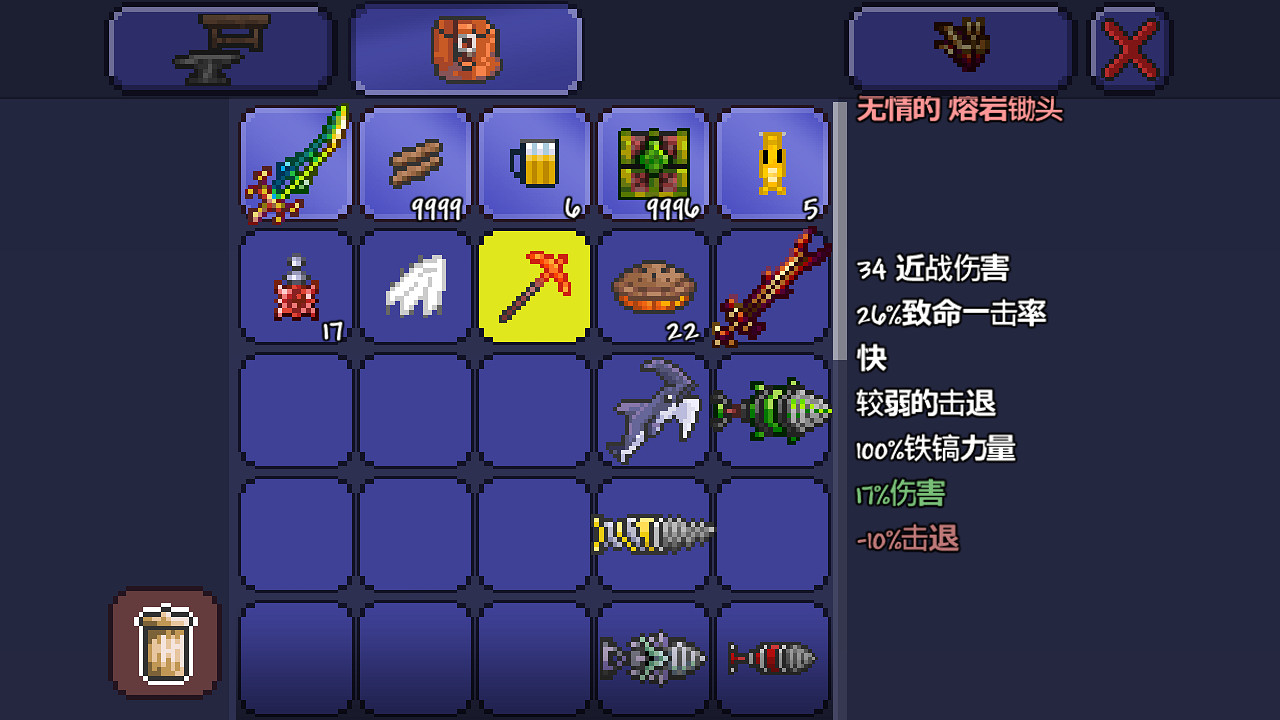Click the spiky bomb stack of 17
Image resolution: width=1280 pixels, height=720 pixels.
(295, 287)
